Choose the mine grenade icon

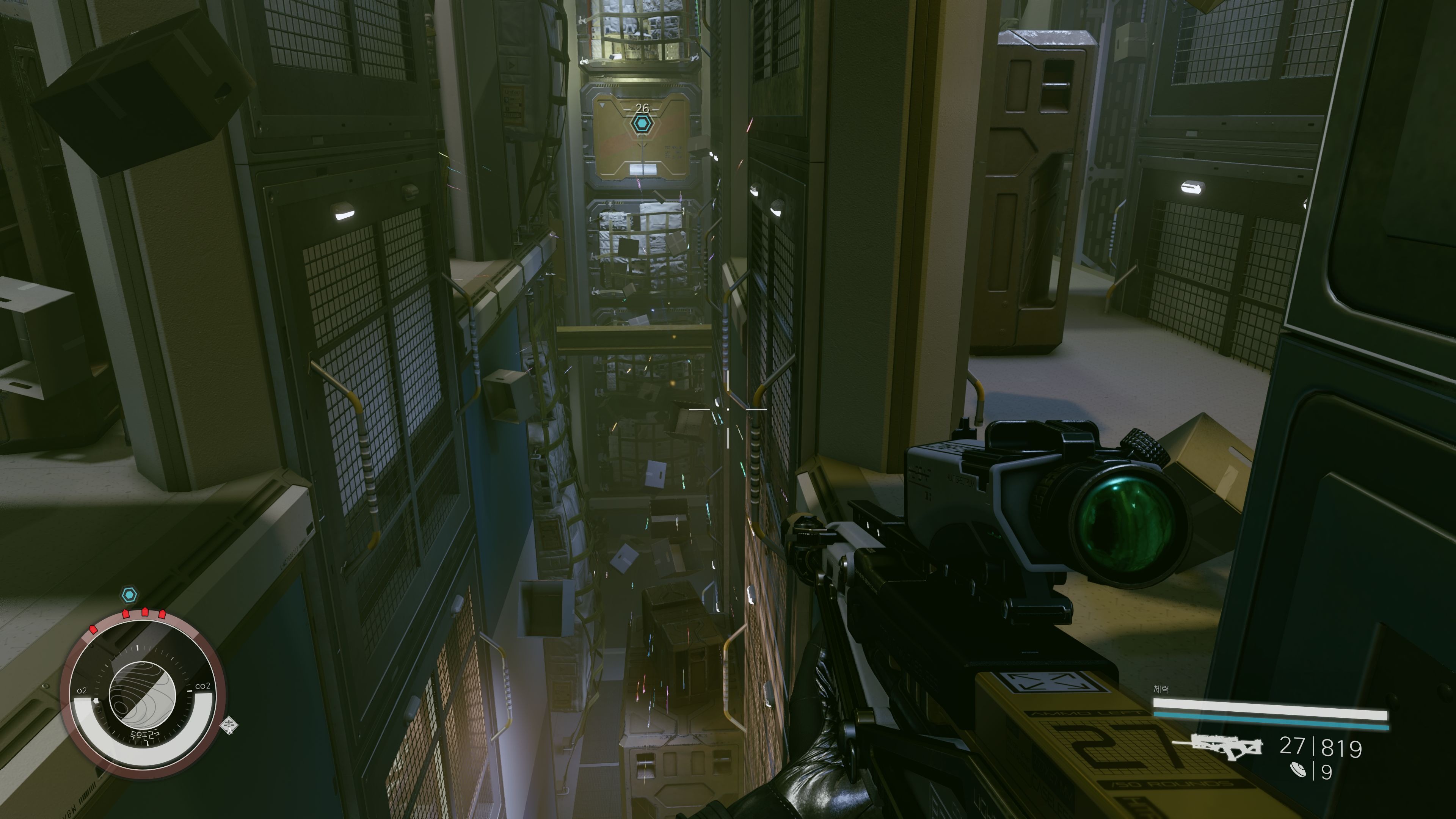point(1299,770)
